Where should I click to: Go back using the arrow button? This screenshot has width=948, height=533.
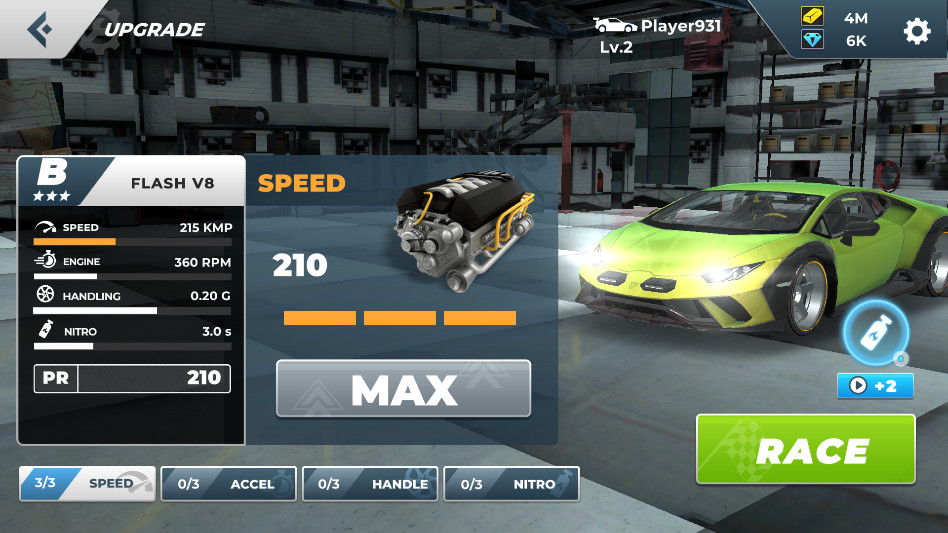coord(40,28)
